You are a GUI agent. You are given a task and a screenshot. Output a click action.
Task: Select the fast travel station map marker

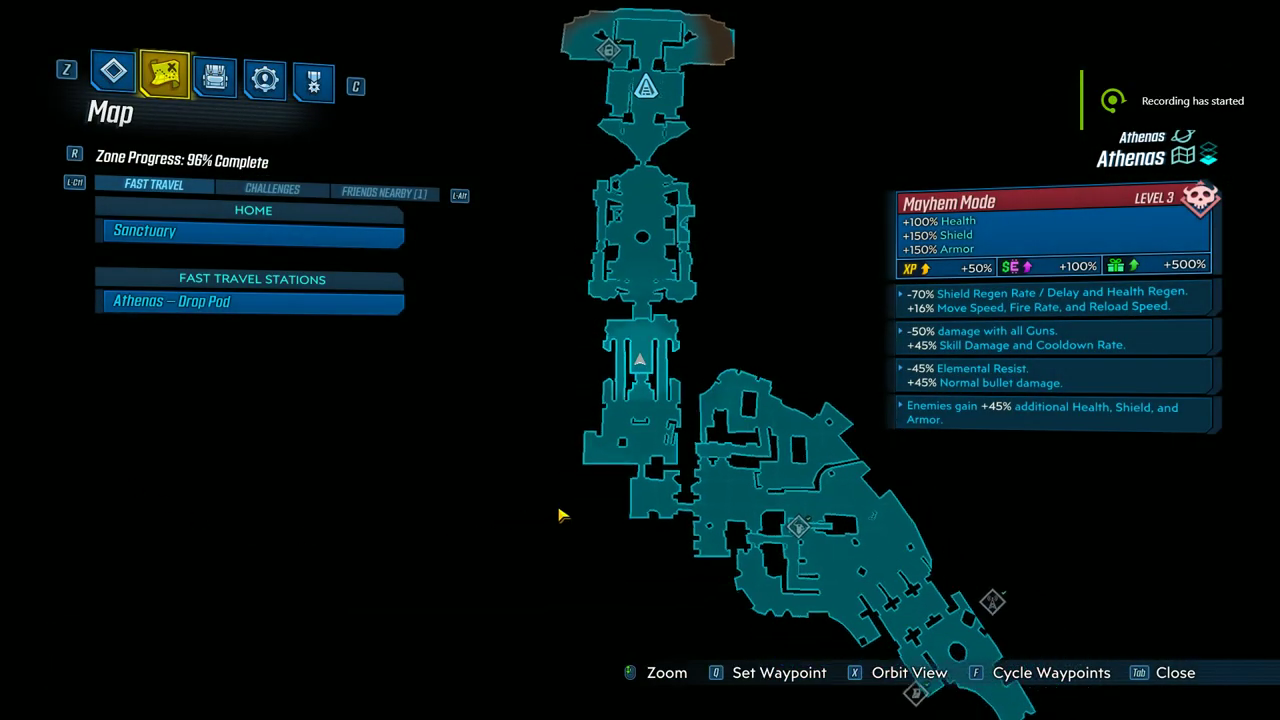646,88
